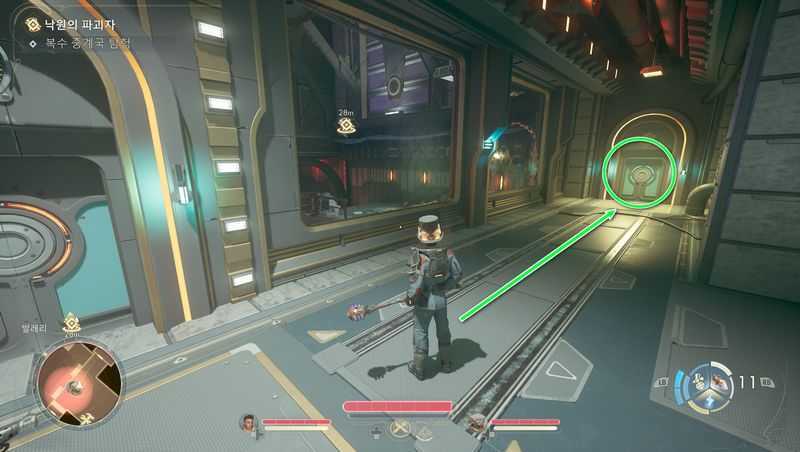Activate the lightning bolt power icon
800x452 pixels.
(708, 400)
